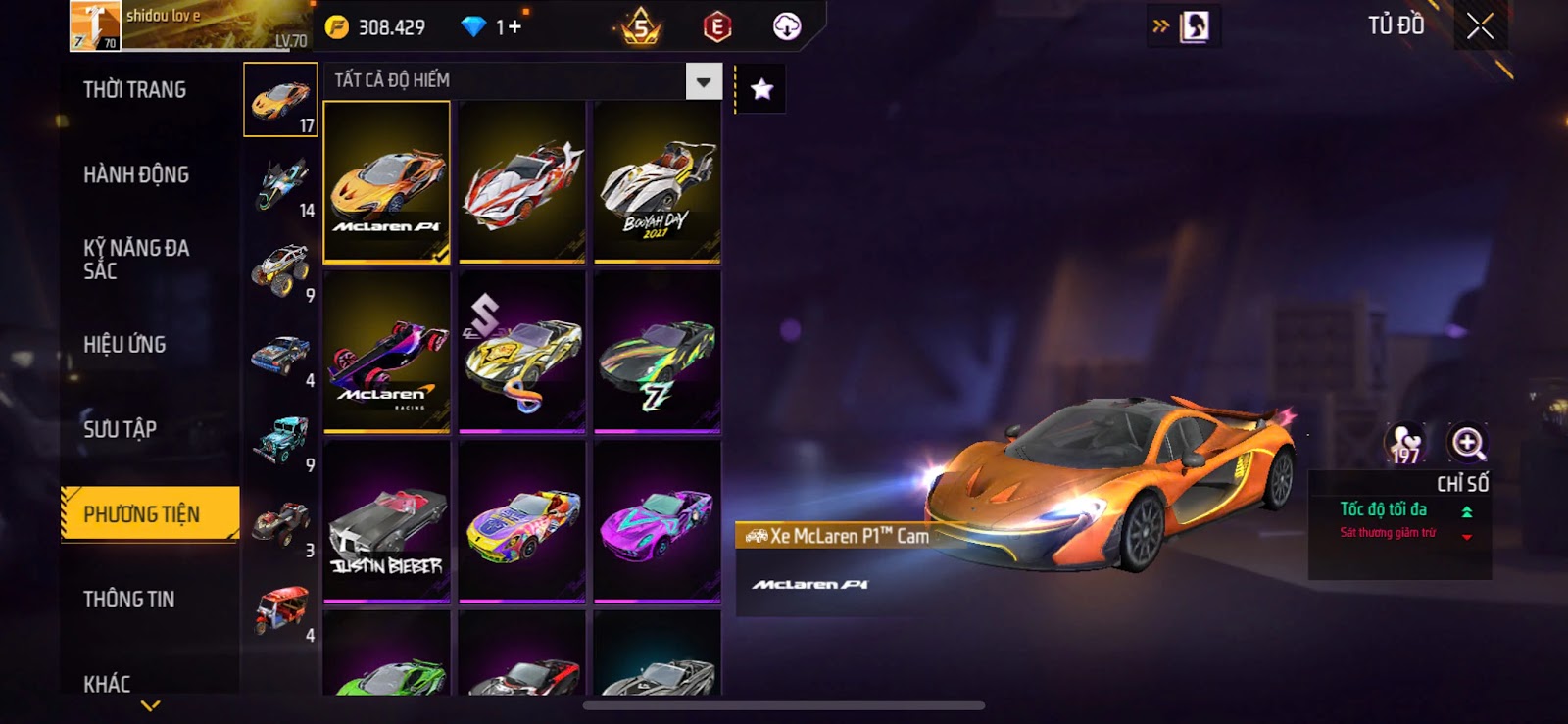Select the motorcycle vehicle type with 14 skins
The image size is (1568, 724).
(x=281, y=185)
